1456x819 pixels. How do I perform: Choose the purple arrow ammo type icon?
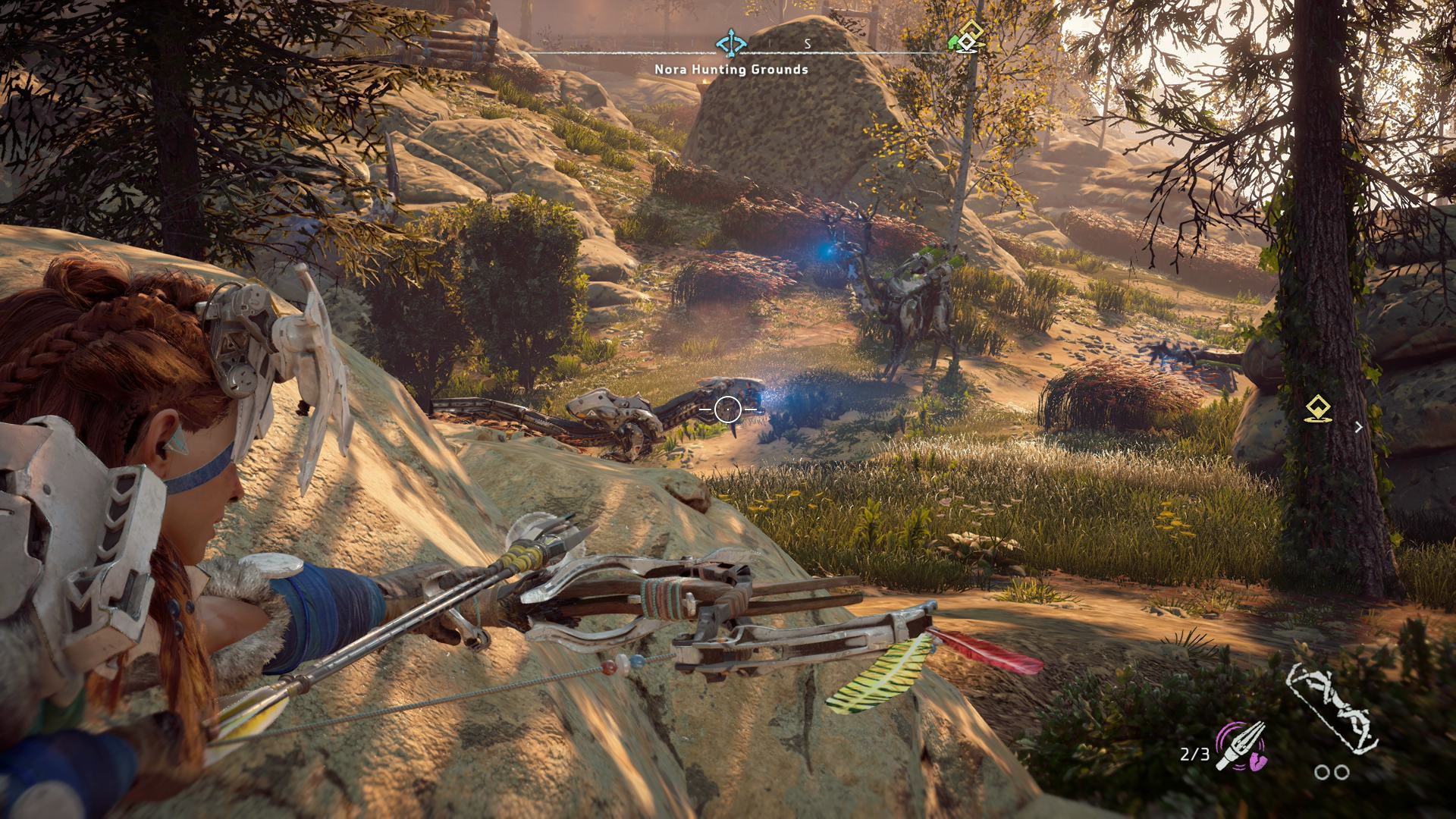(1241, 745)
